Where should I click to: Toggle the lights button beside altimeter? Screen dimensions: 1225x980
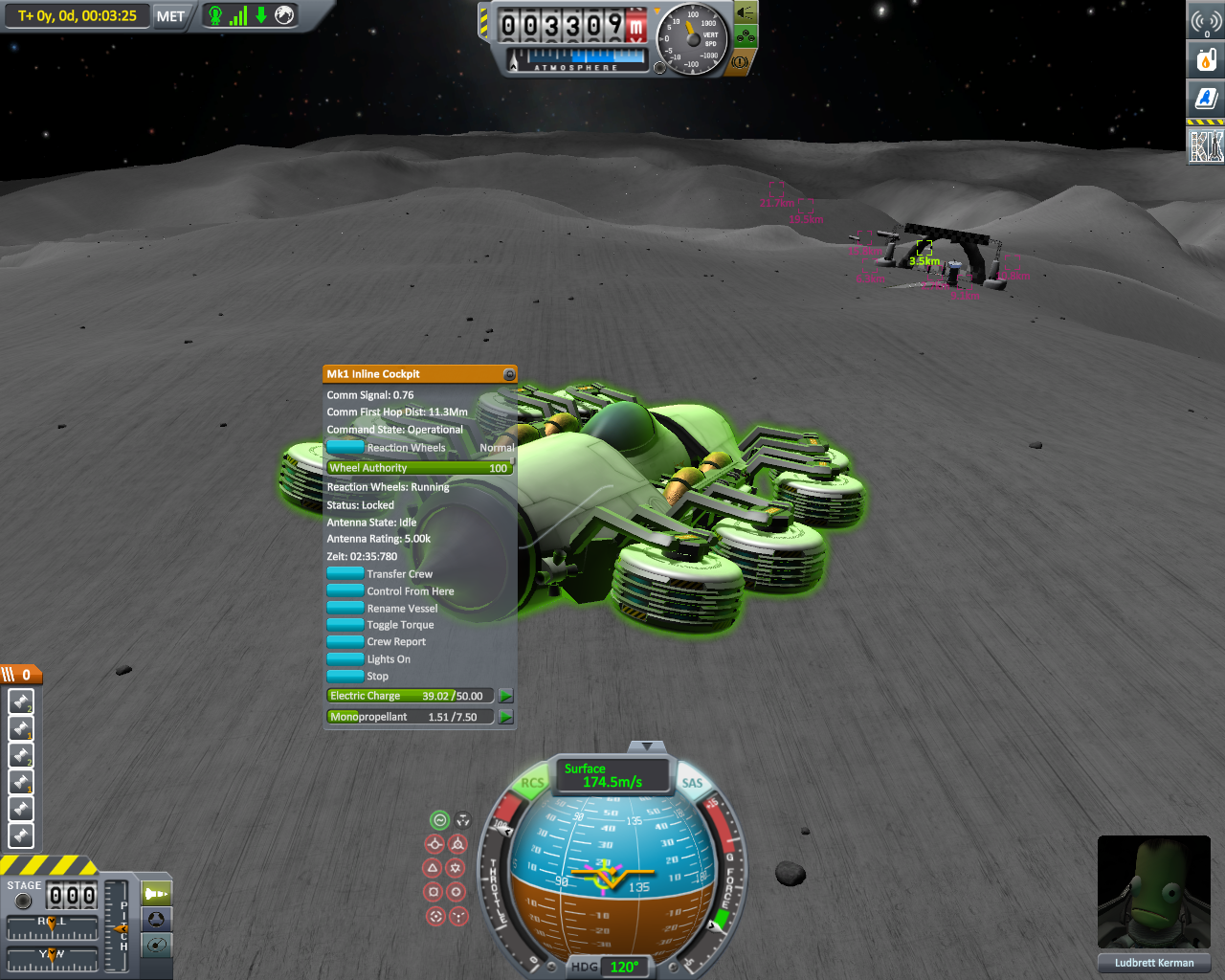pos(746,12)
